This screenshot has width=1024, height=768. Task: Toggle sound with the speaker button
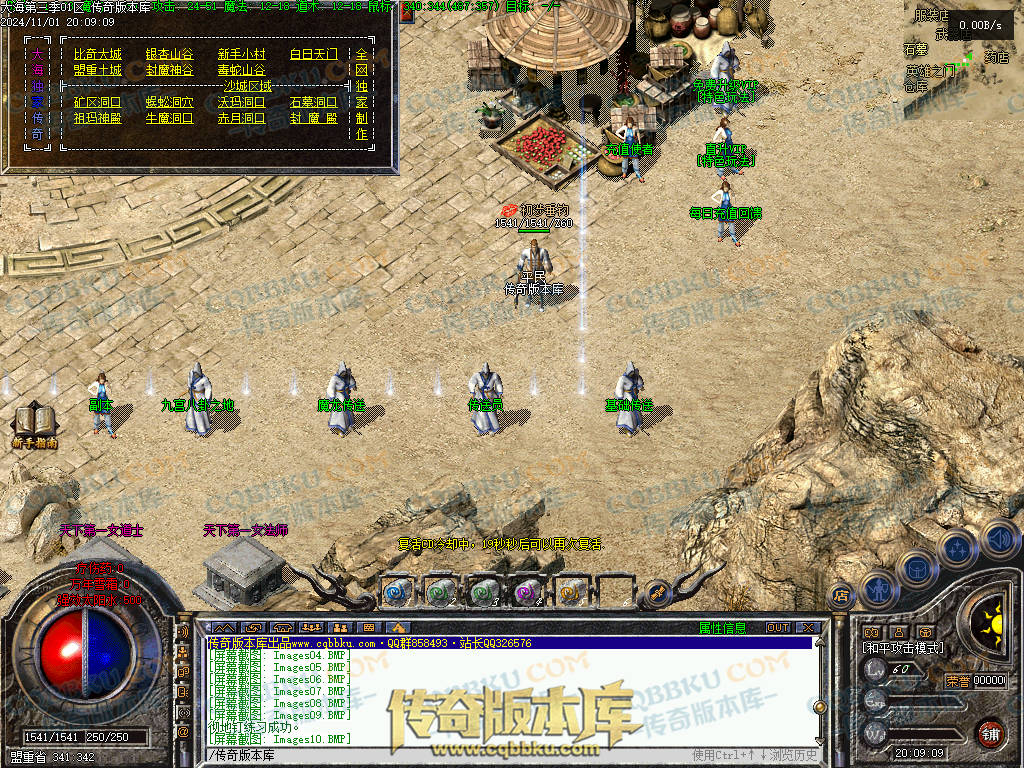999,539
